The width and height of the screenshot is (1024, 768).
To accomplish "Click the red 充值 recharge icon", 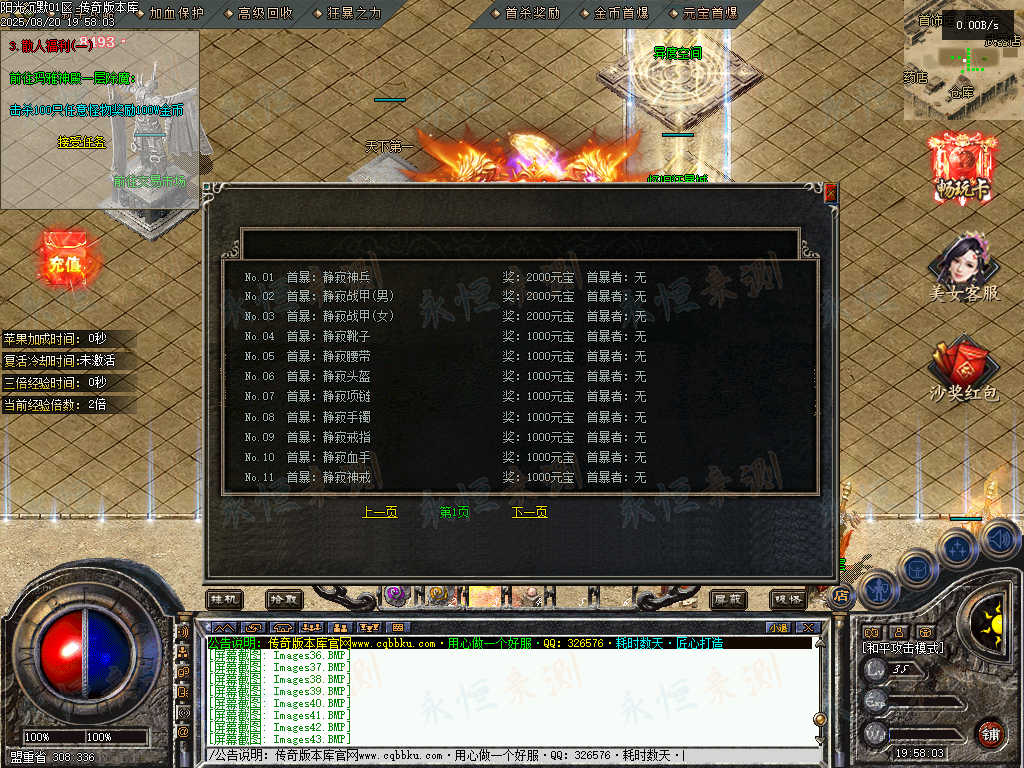I will coord(64,262).
